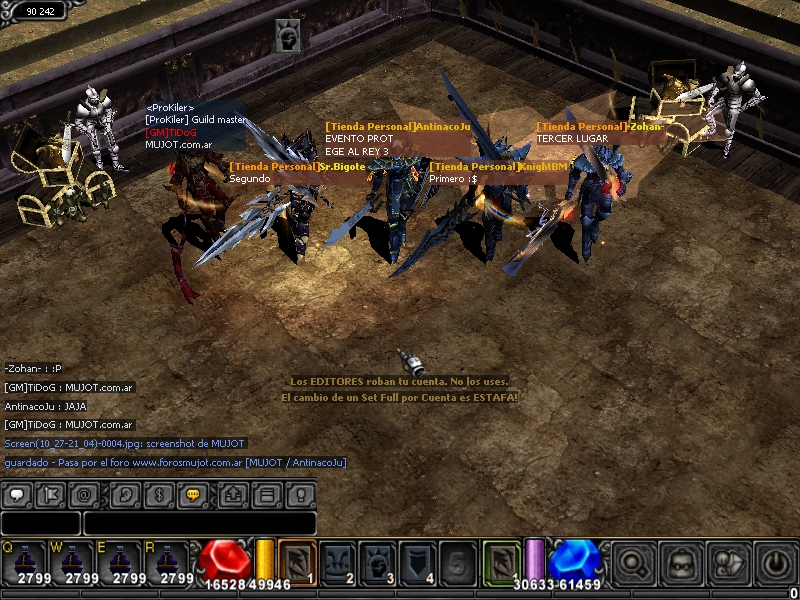Click the power button system menu
The width and height of the screenshot is (800, 600).
click(775, 564)
